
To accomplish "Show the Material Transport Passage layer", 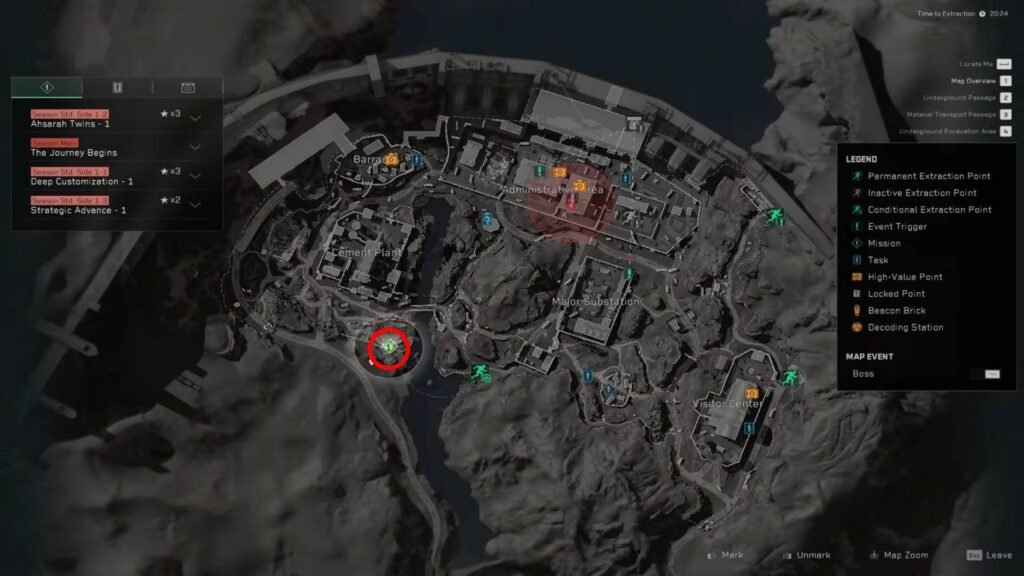I will pyautogui.click(x=1005, y=115).
